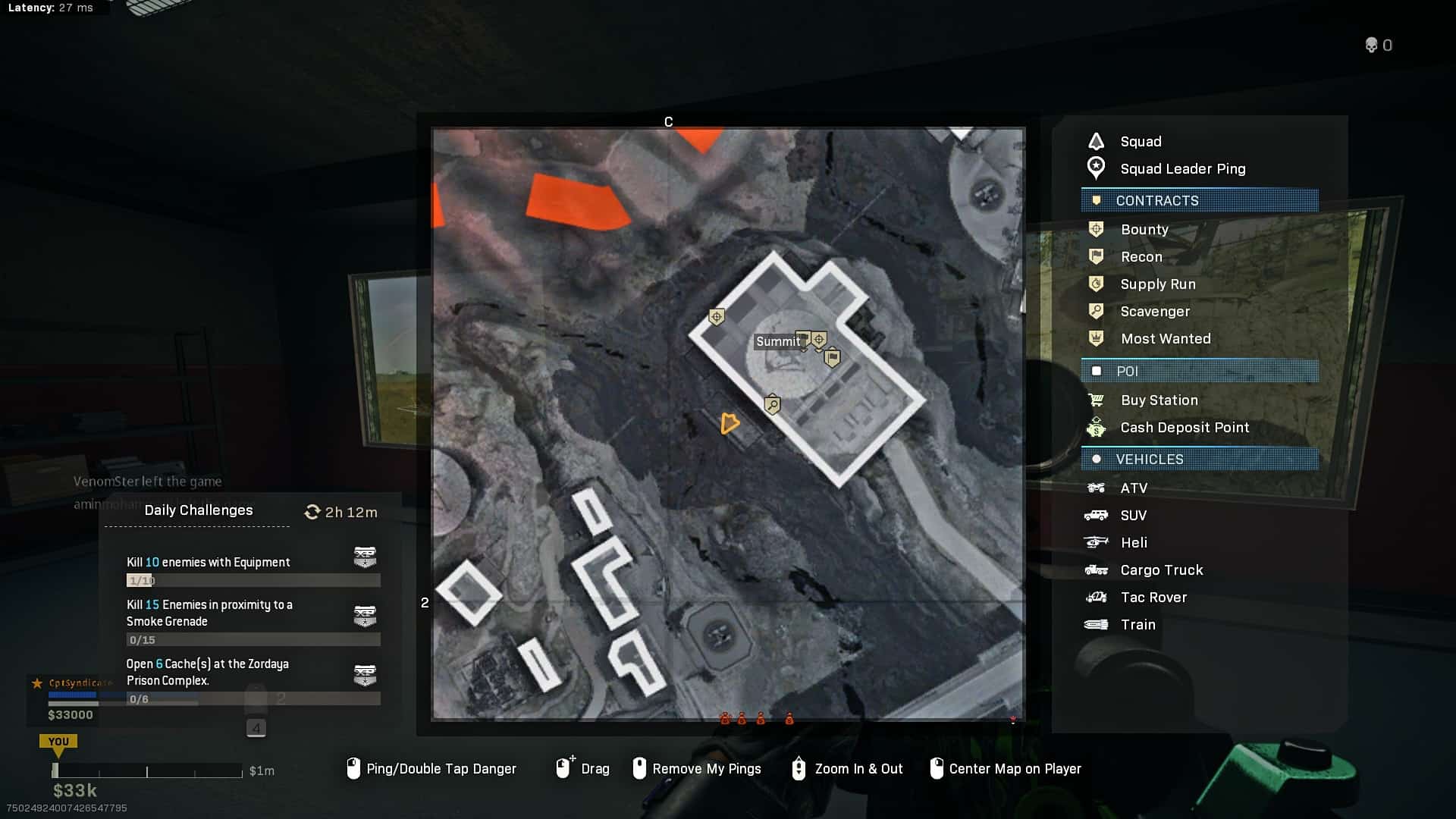Click the Summit location label on the map
Screen dimensions: 1456x819
coord(777,342)
